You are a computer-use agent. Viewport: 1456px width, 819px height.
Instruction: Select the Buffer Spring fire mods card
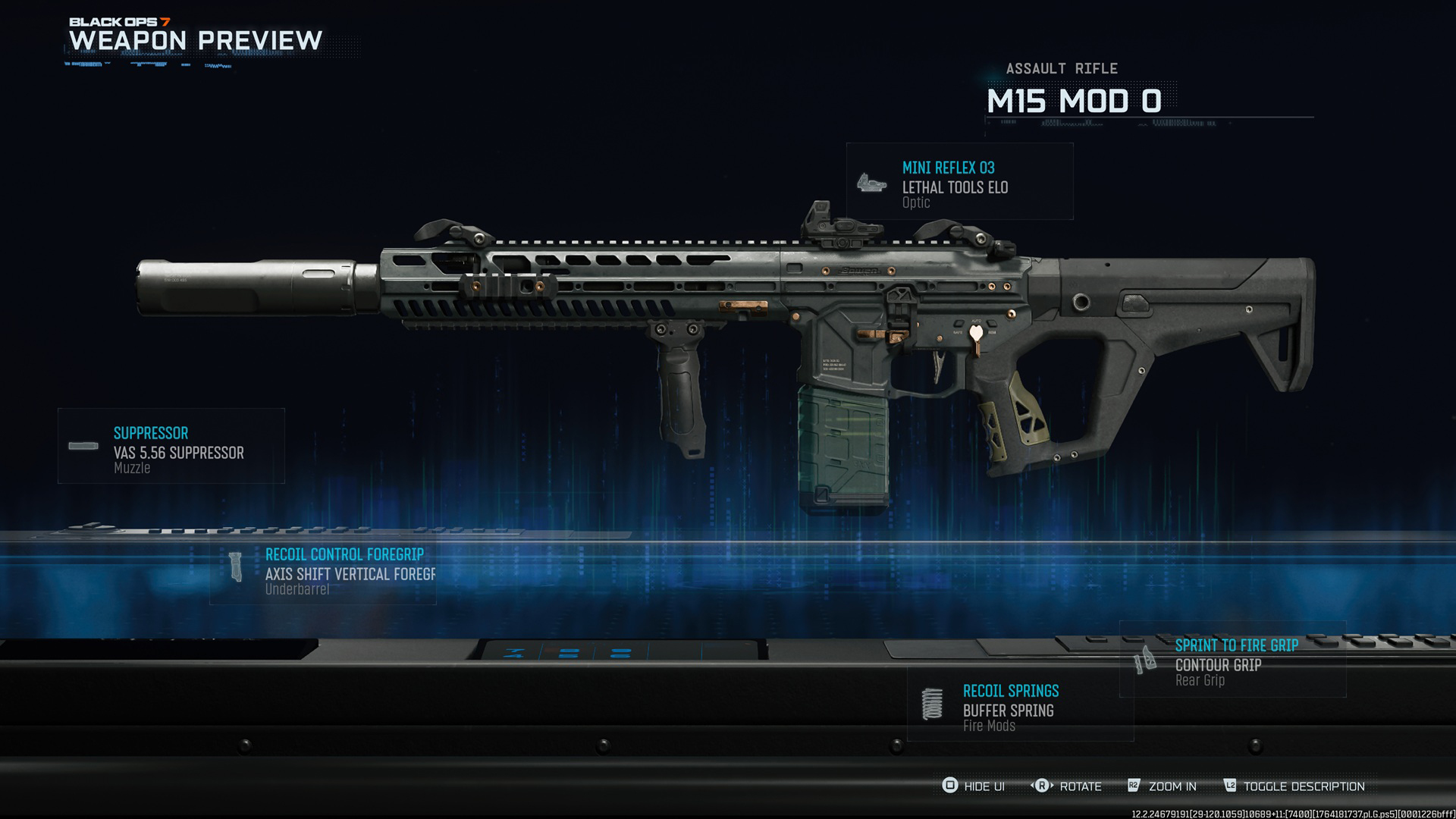(1020, 704)
